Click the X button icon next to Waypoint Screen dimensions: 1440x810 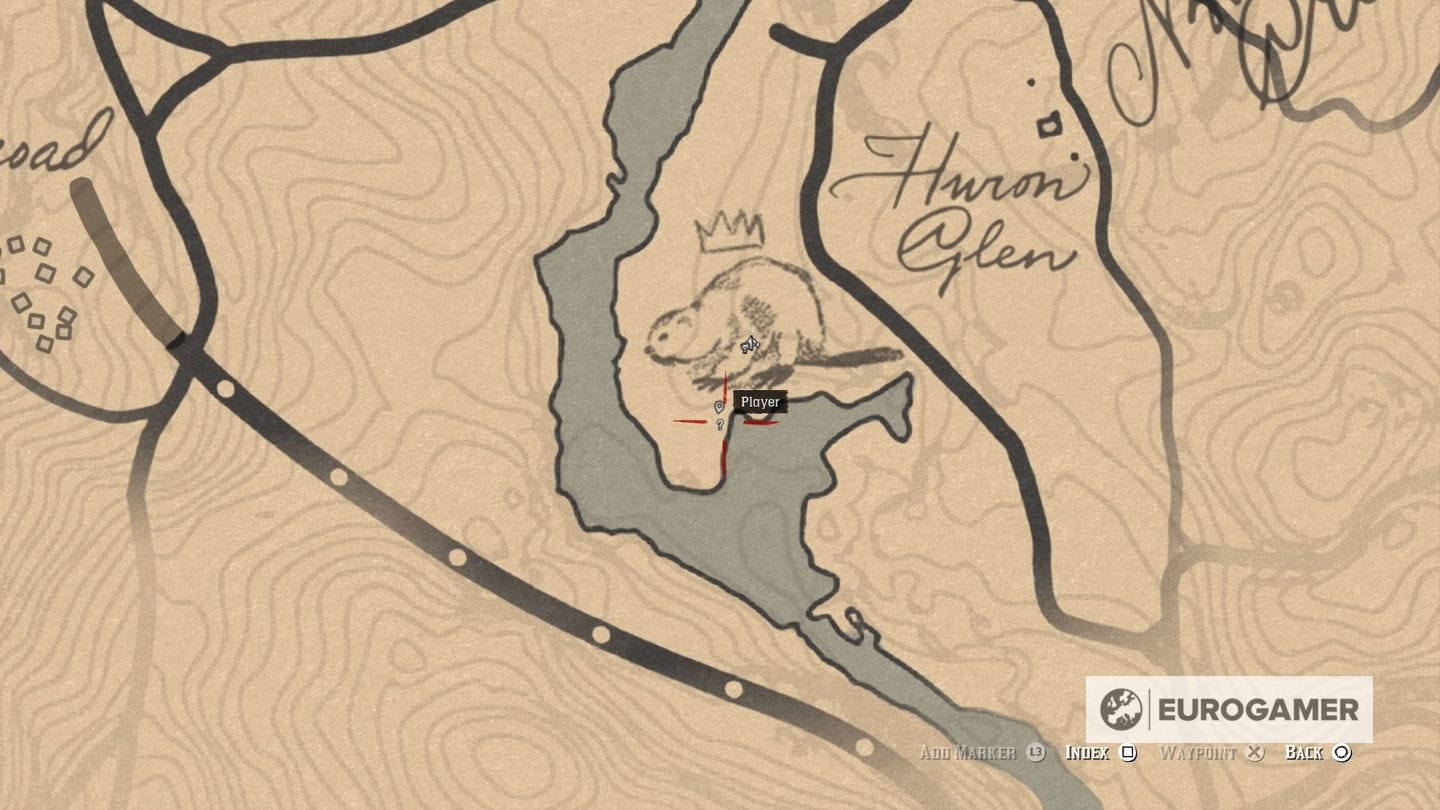(x=1256, y=752)
